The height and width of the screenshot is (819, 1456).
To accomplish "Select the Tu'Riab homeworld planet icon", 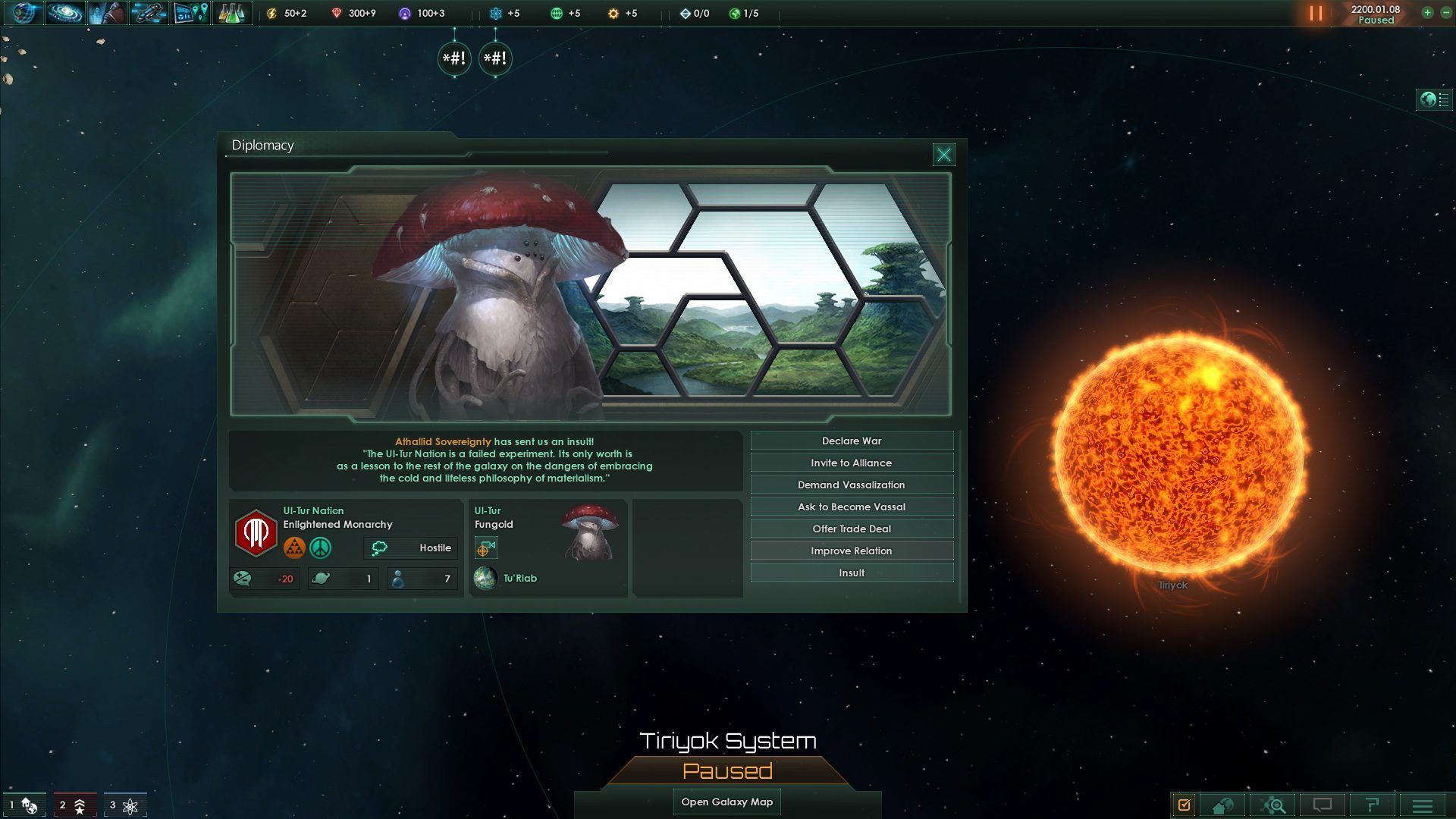I will tap(485, 579).
